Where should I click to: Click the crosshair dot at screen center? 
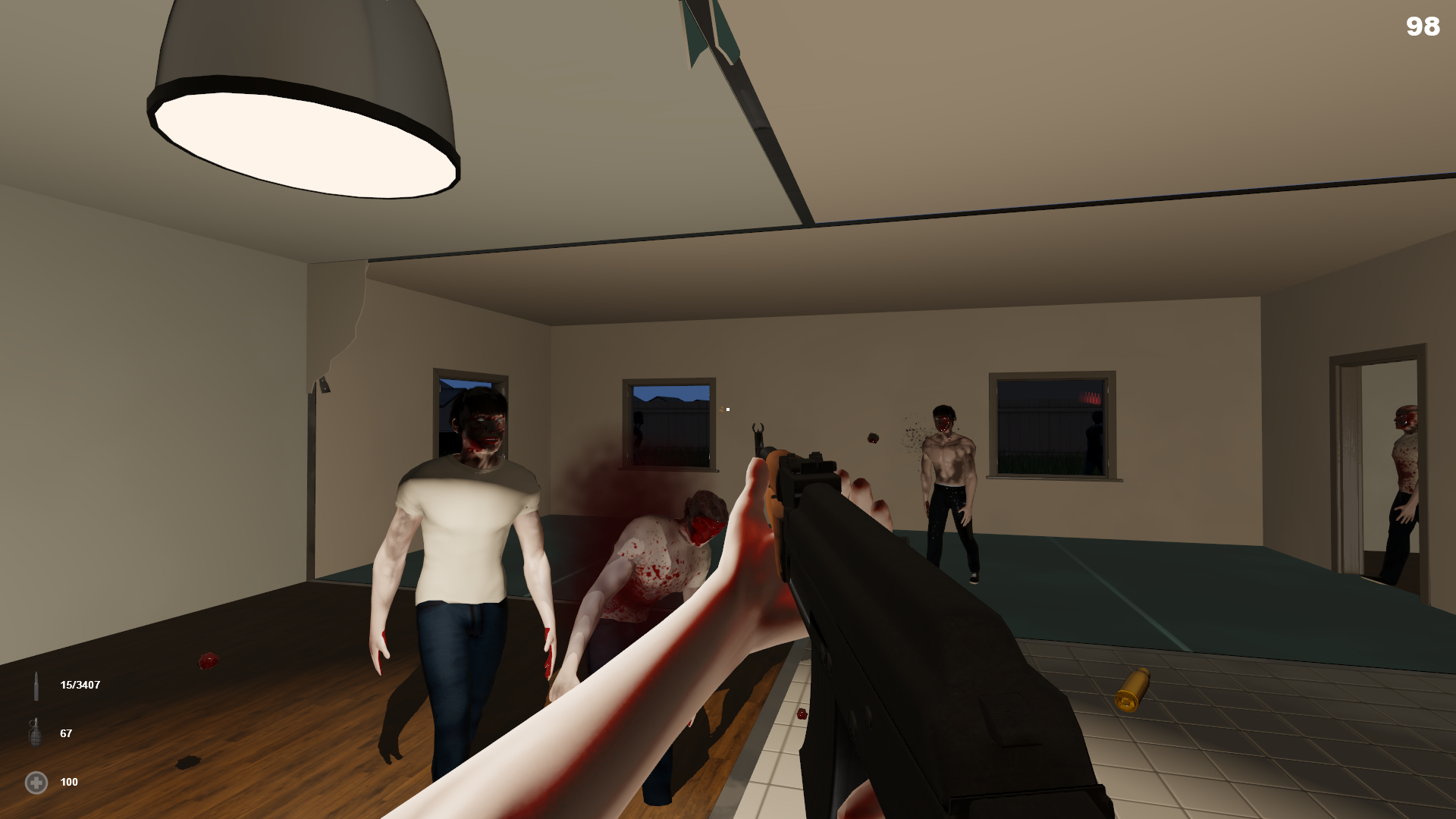727,409
